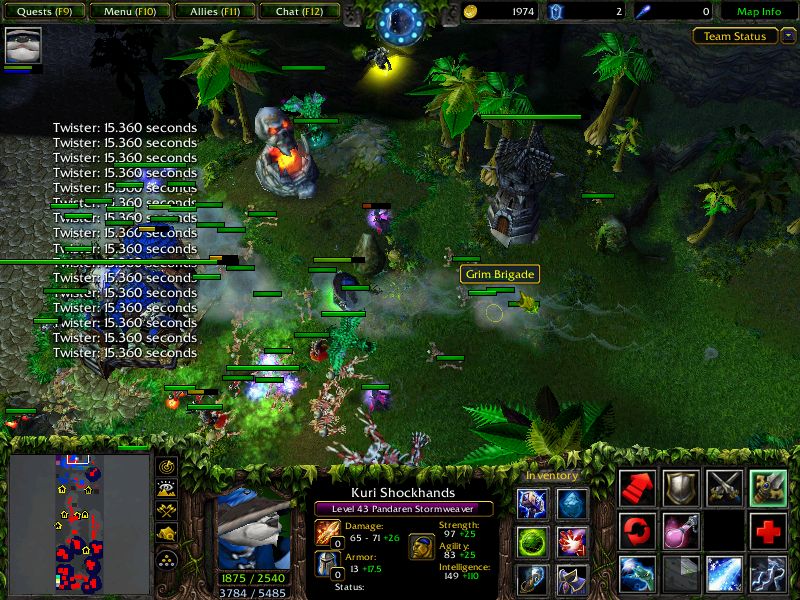Collapse the Team Status arrow toggle
The image size is (800, 600).
(x=788, y=36)
